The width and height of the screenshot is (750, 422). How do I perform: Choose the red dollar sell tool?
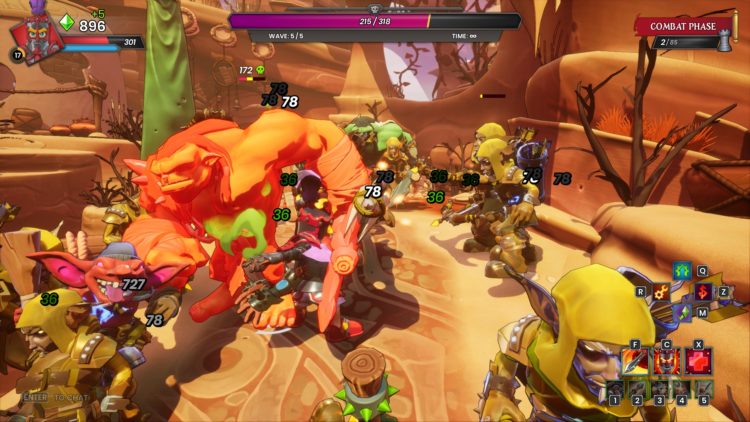[703, 292]
